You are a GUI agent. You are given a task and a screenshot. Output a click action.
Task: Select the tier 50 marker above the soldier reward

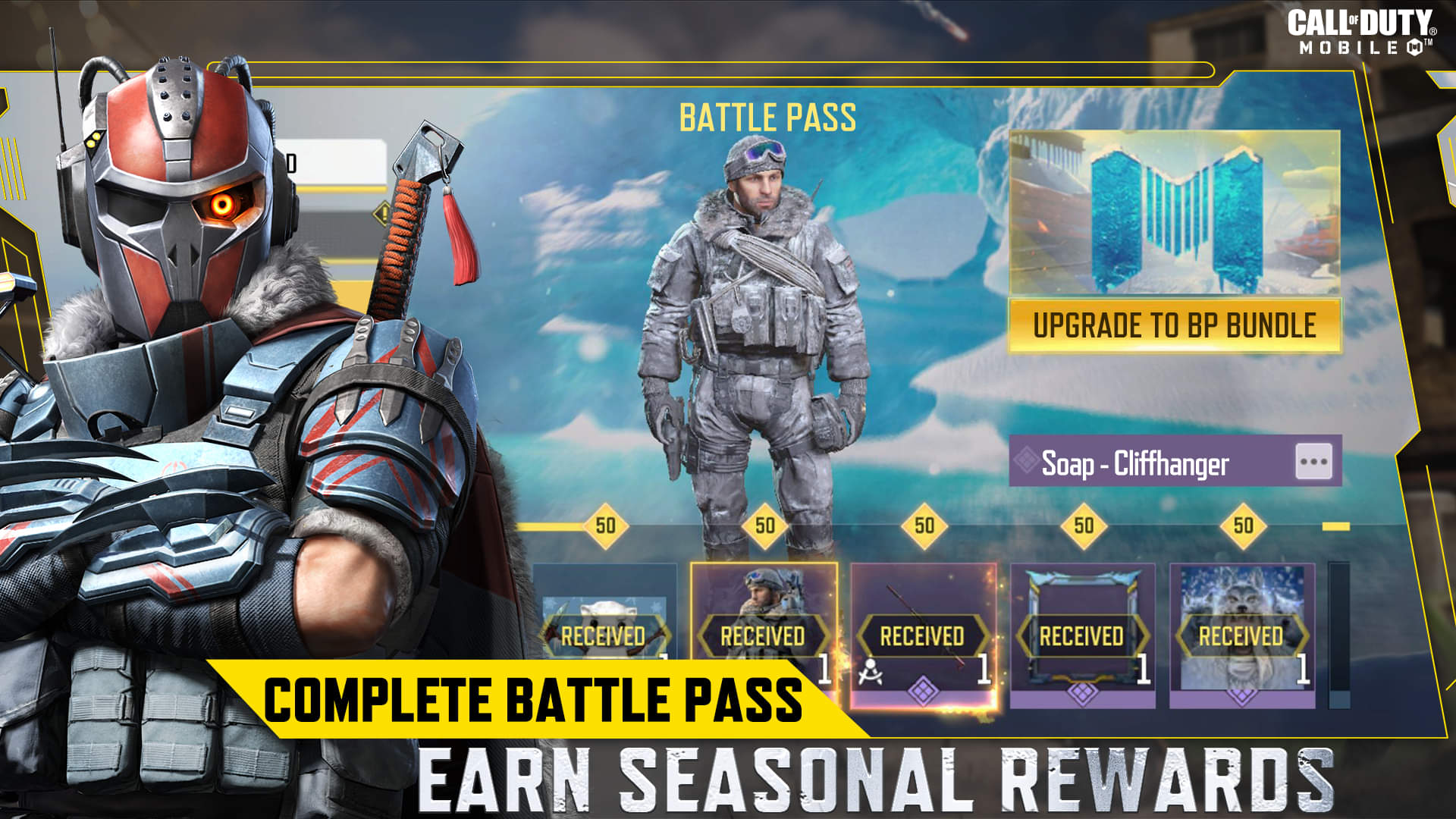click(763, 523)
